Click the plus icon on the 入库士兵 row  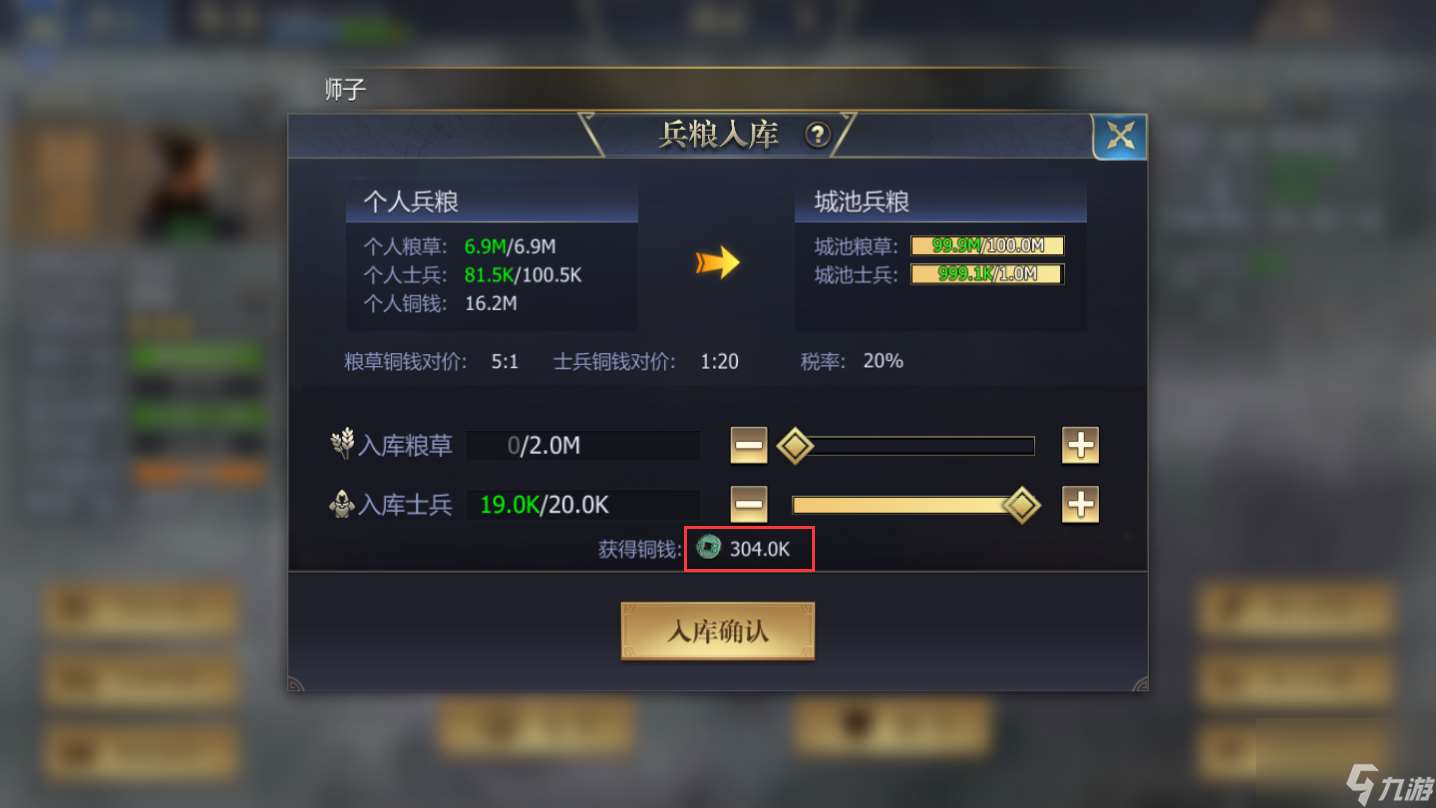[x=1080, y=505]
